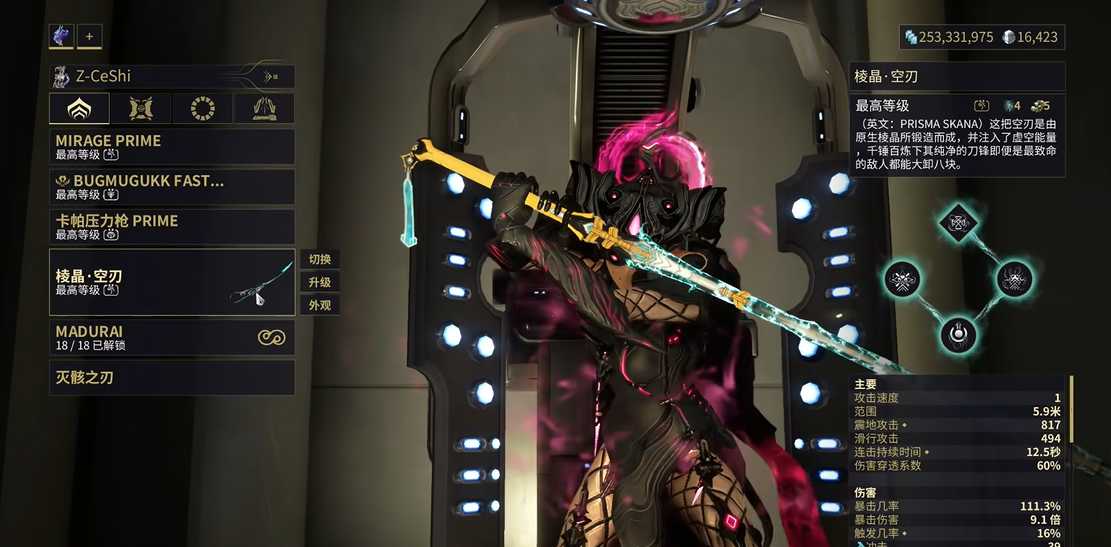Select the MIRAGE PRIME warframe row
1111x547 pixels.
pyautogui.click(x=172, y=147)
